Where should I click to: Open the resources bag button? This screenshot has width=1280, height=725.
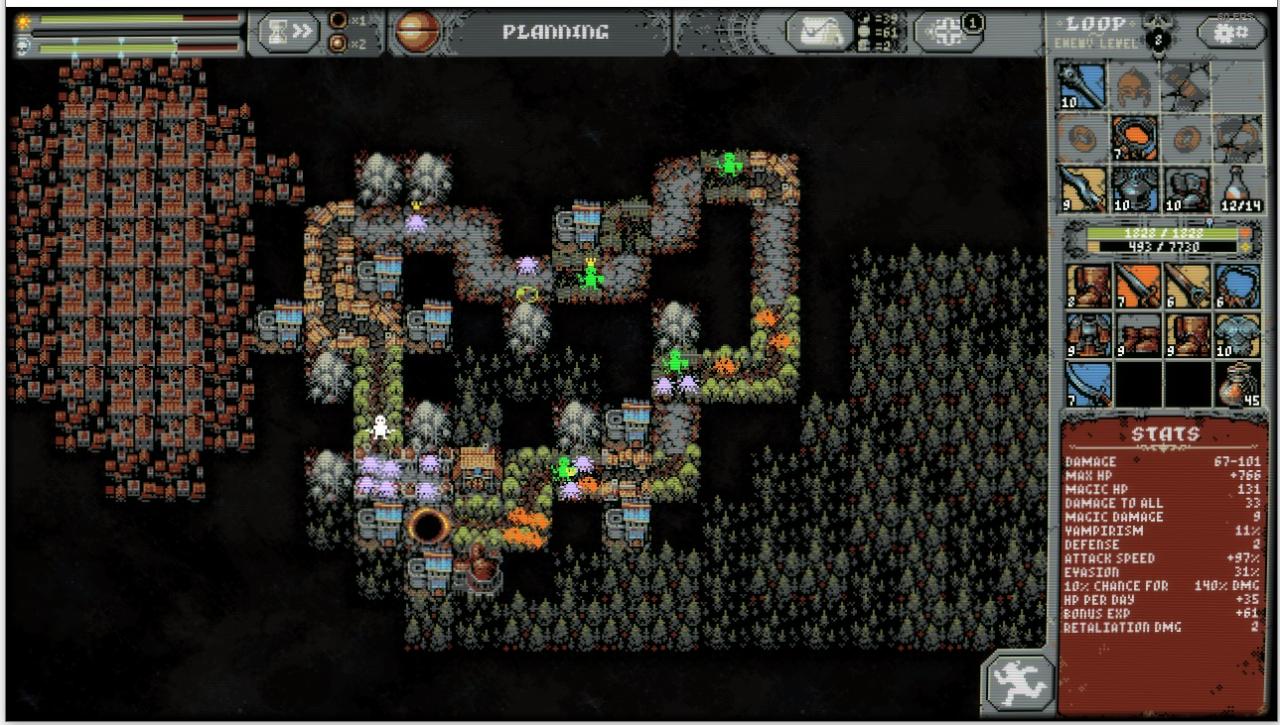[818, 32]
